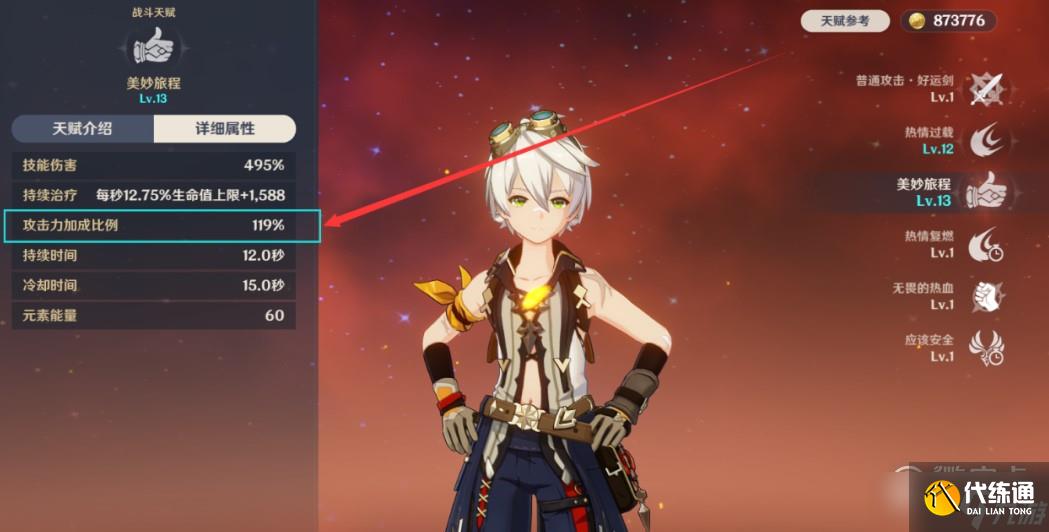Select the 详细属性 tab

(224, 129)
